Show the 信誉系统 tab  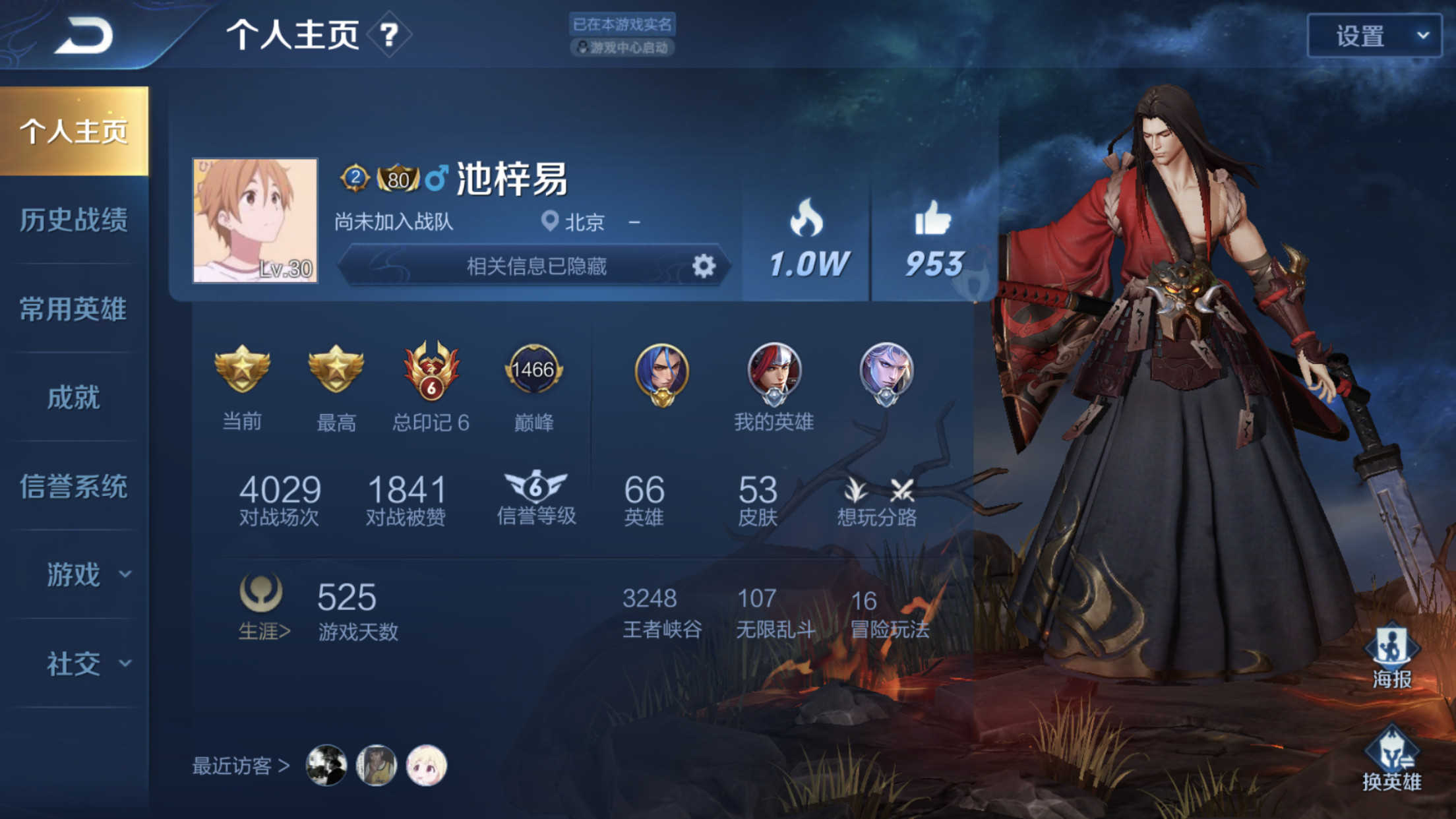click(x=74, y=487)
